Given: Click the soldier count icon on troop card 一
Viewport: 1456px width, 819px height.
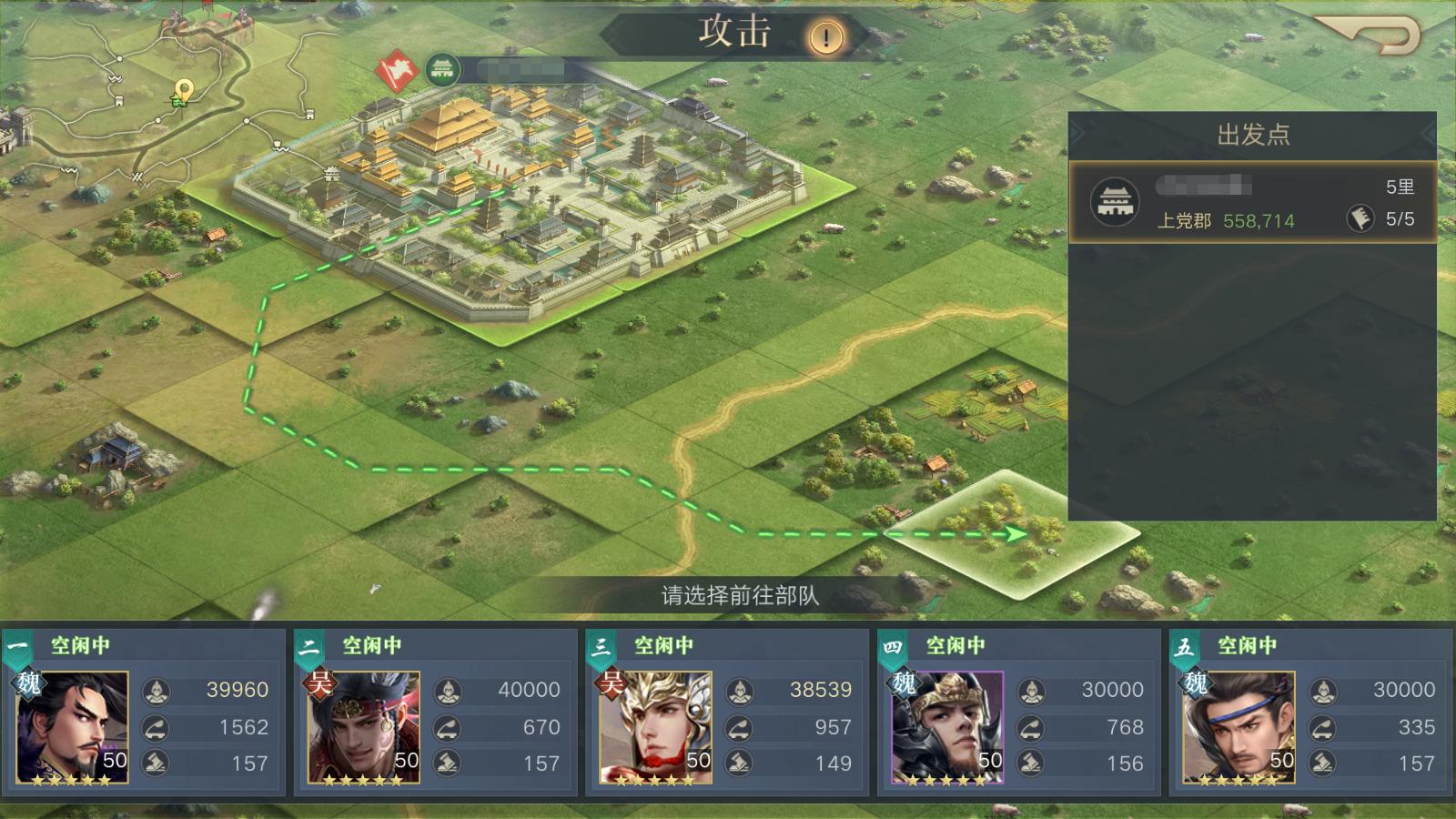Looking at the screenshot, I should pos(154,691).
